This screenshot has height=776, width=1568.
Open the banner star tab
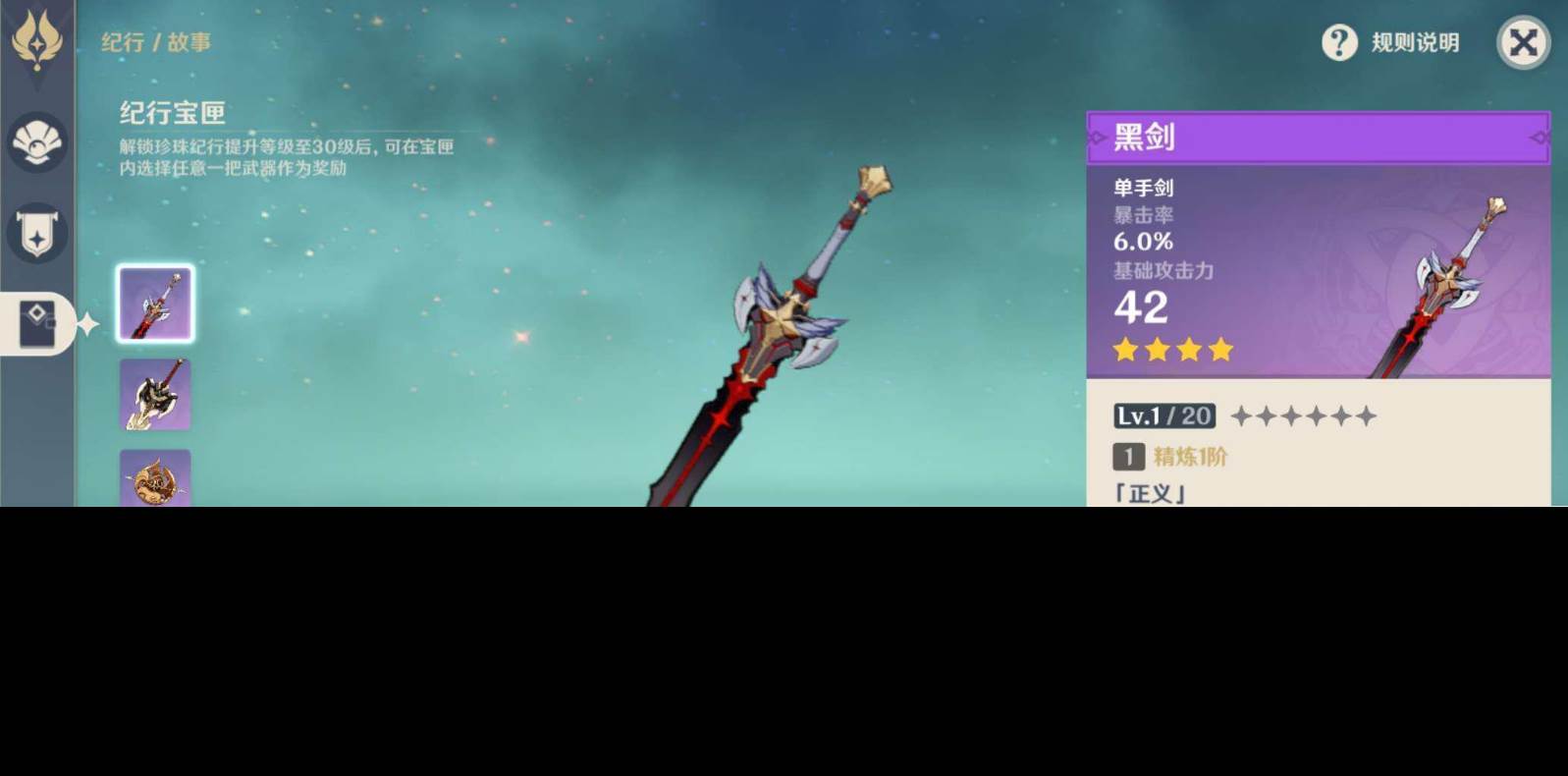pyautogui.click(x=37, y=234)
